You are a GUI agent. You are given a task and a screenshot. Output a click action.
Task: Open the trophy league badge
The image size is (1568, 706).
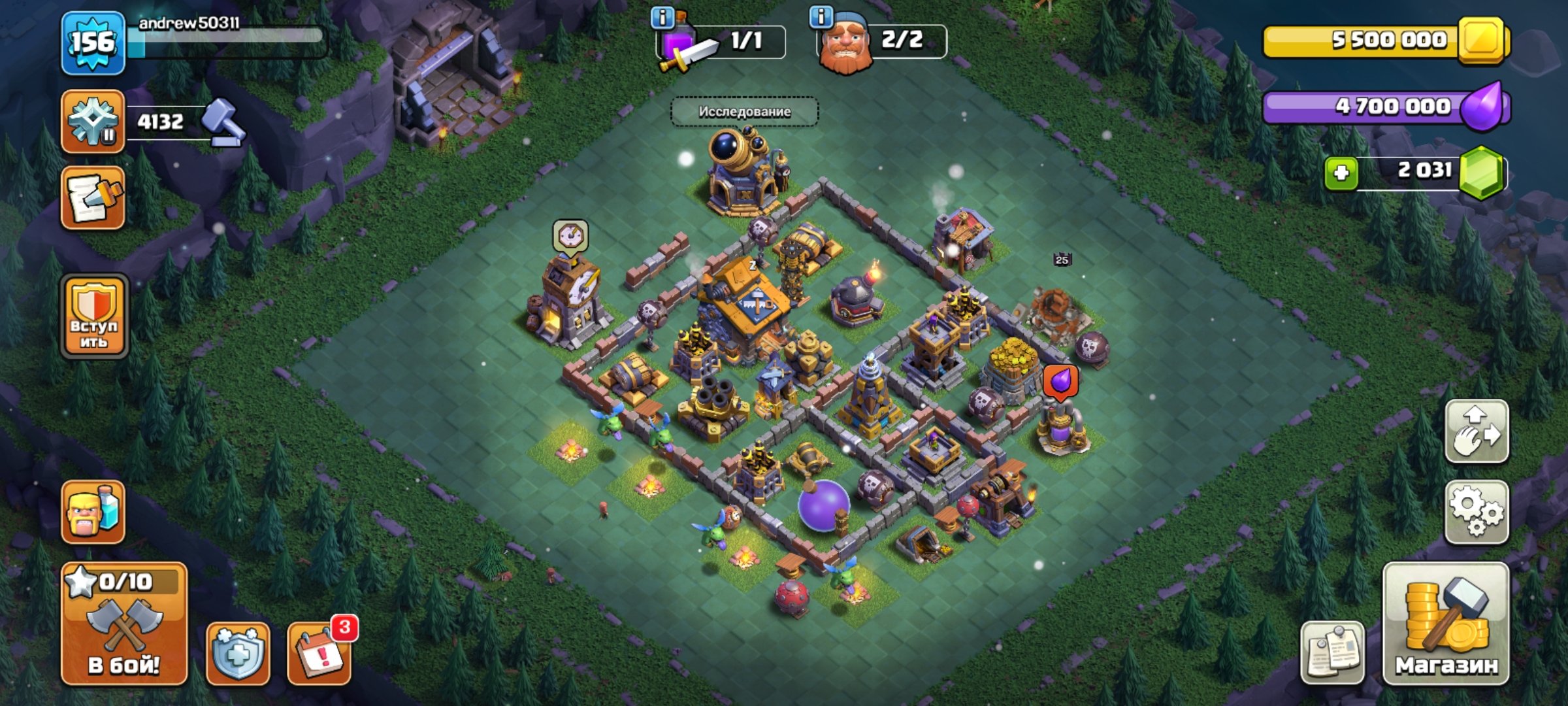[x=93, y=122]
